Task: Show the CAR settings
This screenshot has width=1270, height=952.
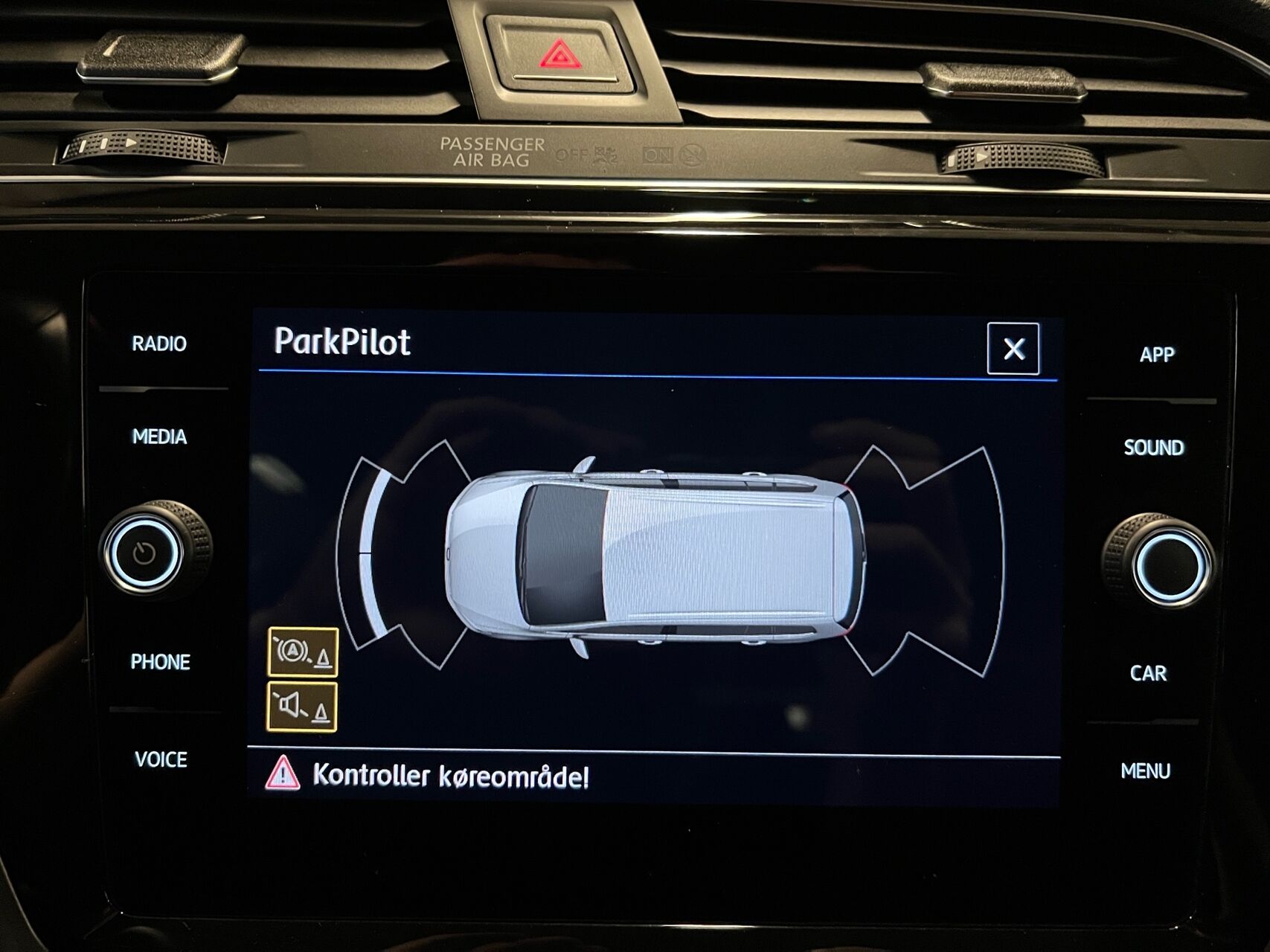Action: [x=1148, y=674]
